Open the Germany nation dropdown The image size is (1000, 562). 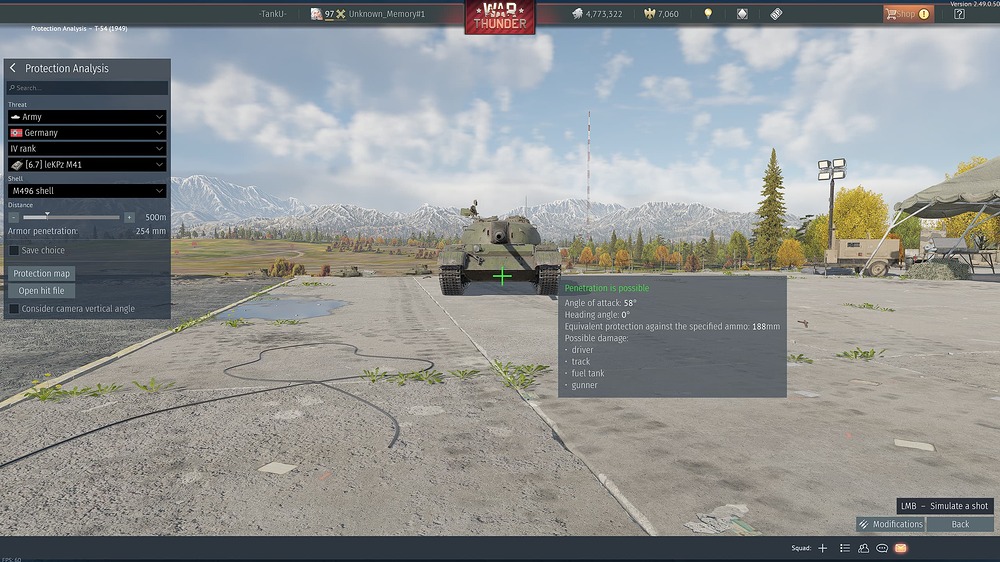coord(87,133)
